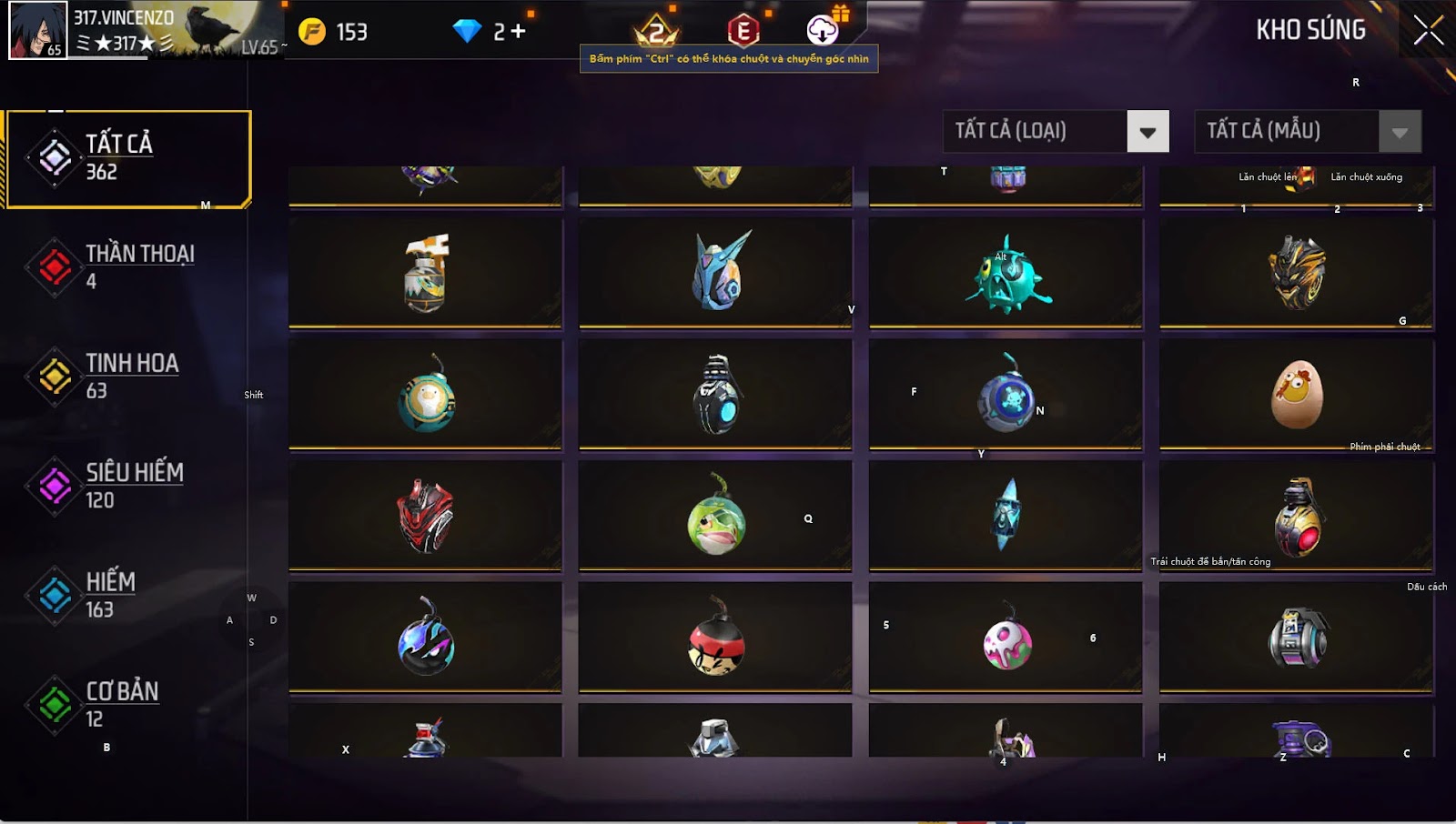Choose the teal spiky pufferfish grenade
1456x824 pixels.
[x=1006, y=276]
